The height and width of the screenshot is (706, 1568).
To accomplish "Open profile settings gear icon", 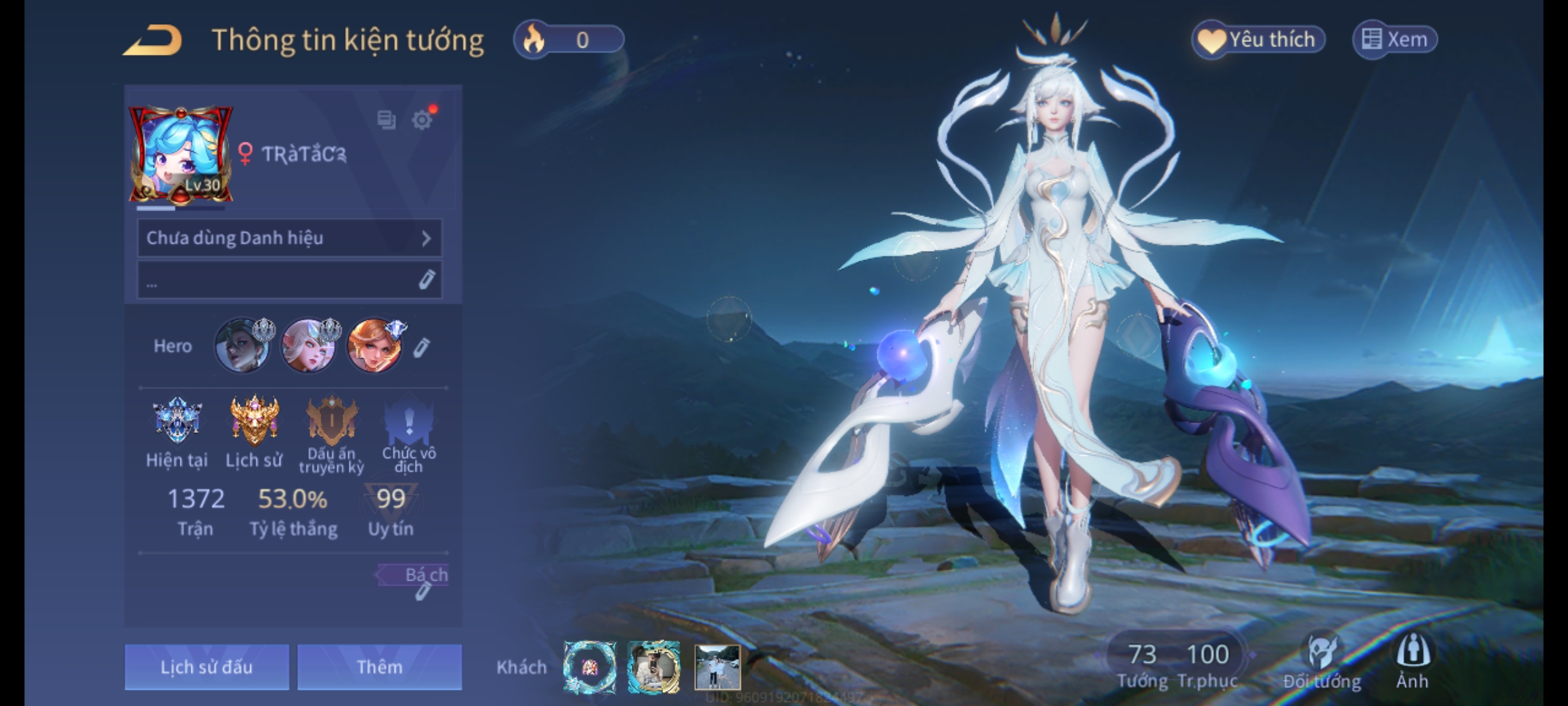I will click(422, 120).
